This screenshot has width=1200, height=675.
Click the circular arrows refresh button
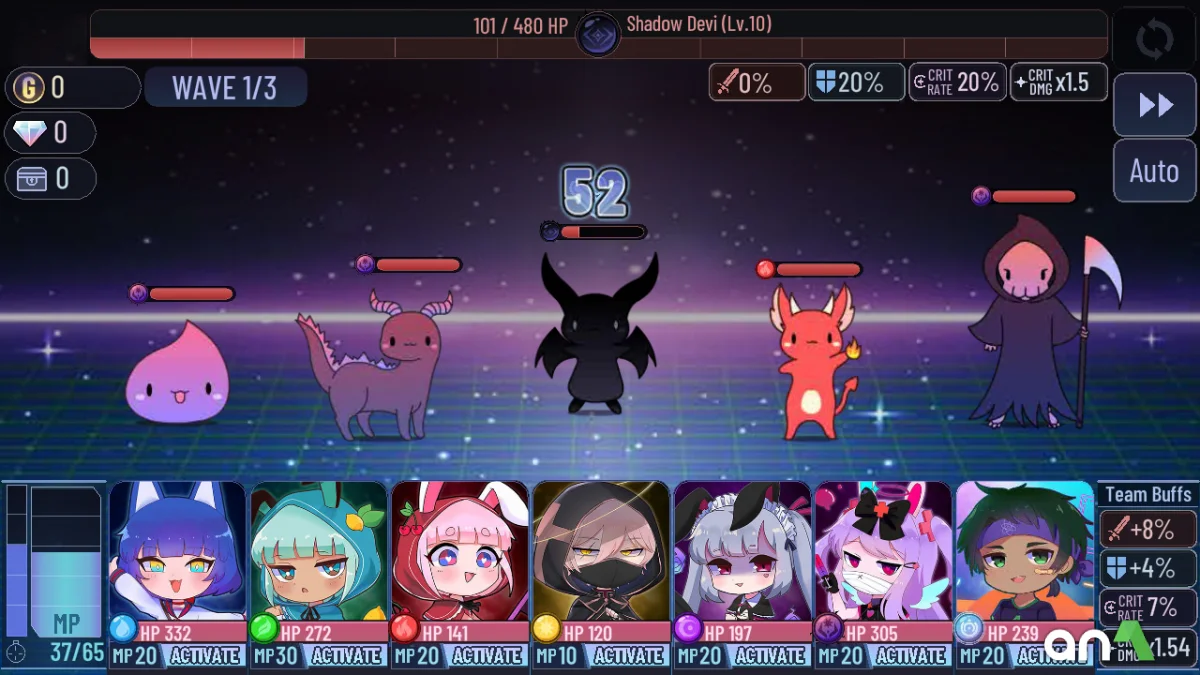tap(1154, 41)
